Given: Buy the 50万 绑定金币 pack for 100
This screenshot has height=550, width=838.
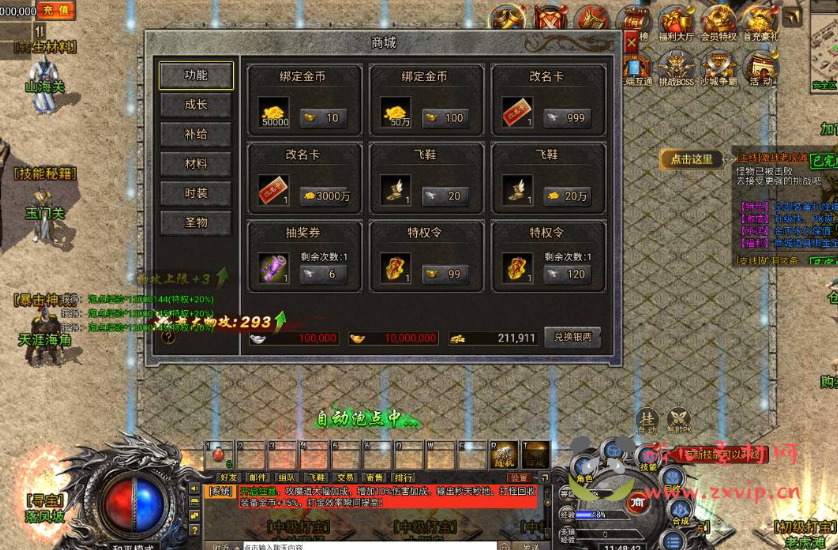Looking at the screenshot, I should tap(446, 118).
